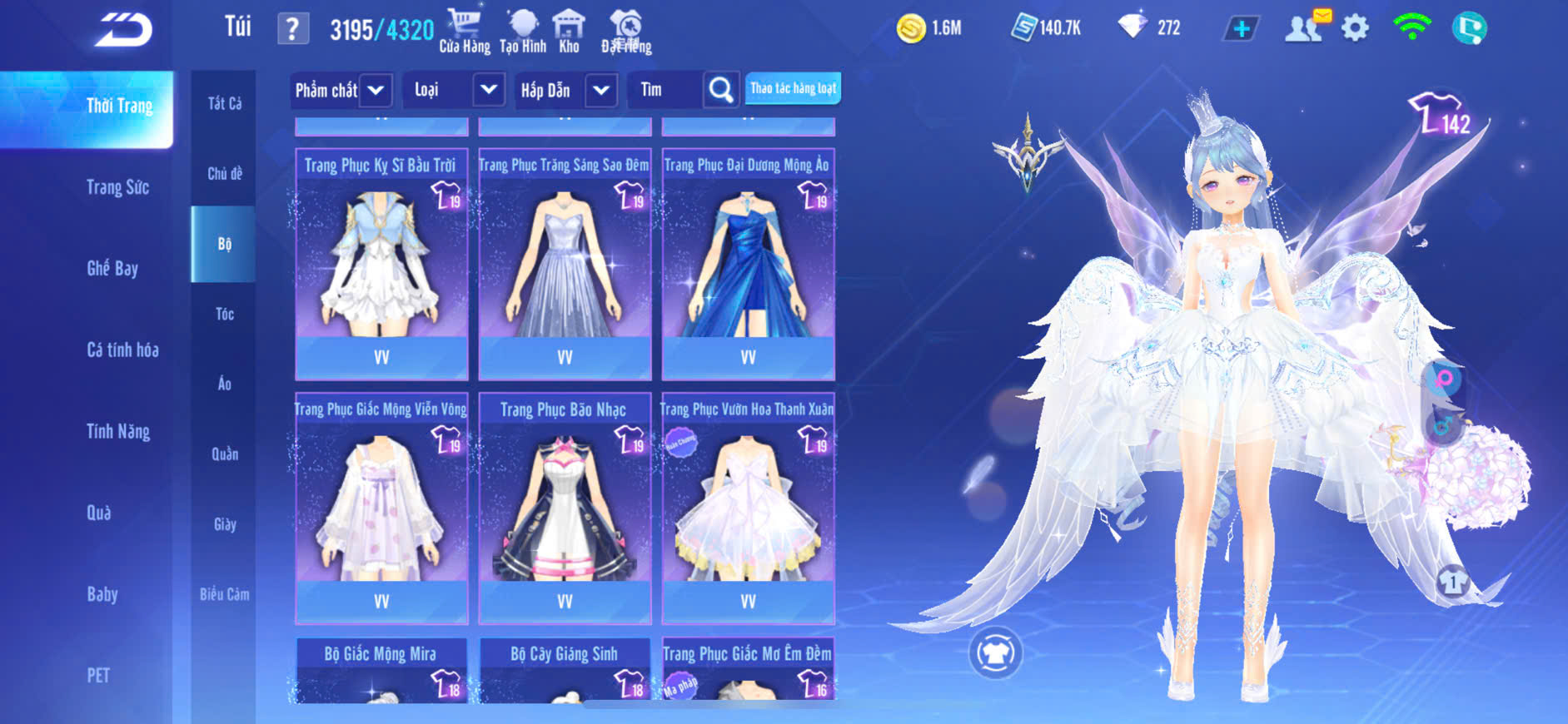Screen dimensions: 1568x724
Task: Switch to the Thời Trang tab
Action: [119, 107]
